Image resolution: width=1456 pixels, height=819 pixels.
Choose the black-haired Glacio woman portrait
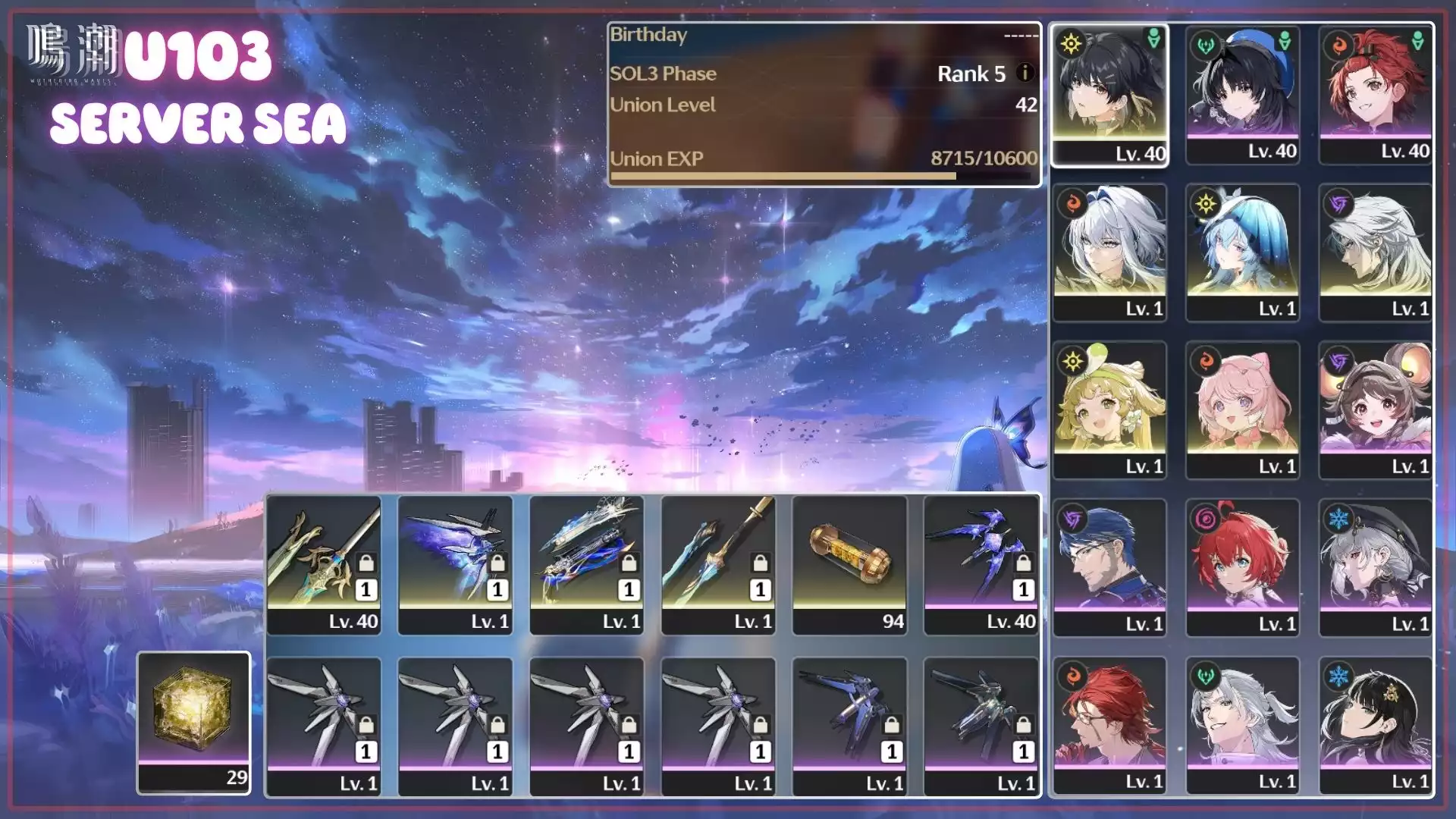pos(1376,725)
